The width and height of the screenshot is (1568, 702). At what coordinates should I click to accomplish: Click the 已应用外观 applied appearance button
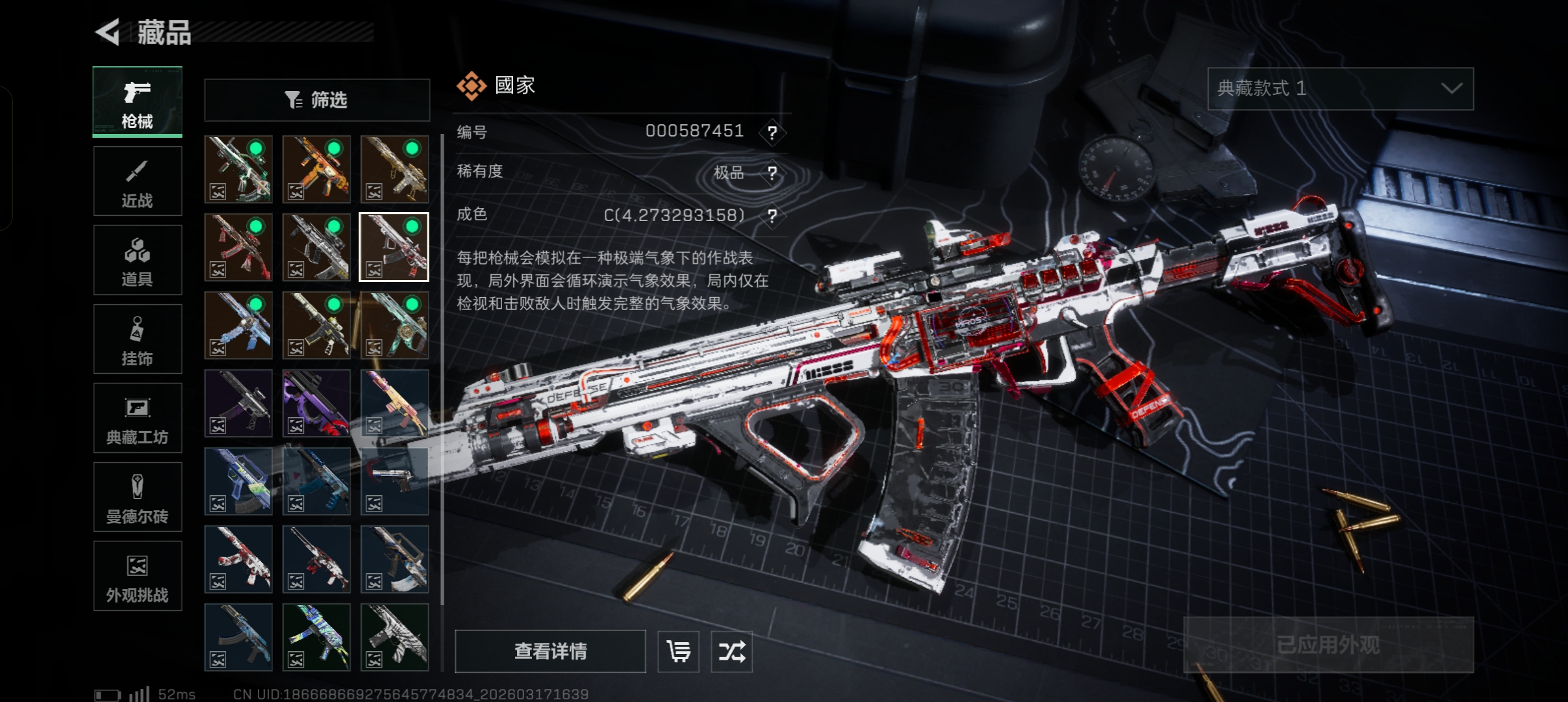[x=1328, y=644]
